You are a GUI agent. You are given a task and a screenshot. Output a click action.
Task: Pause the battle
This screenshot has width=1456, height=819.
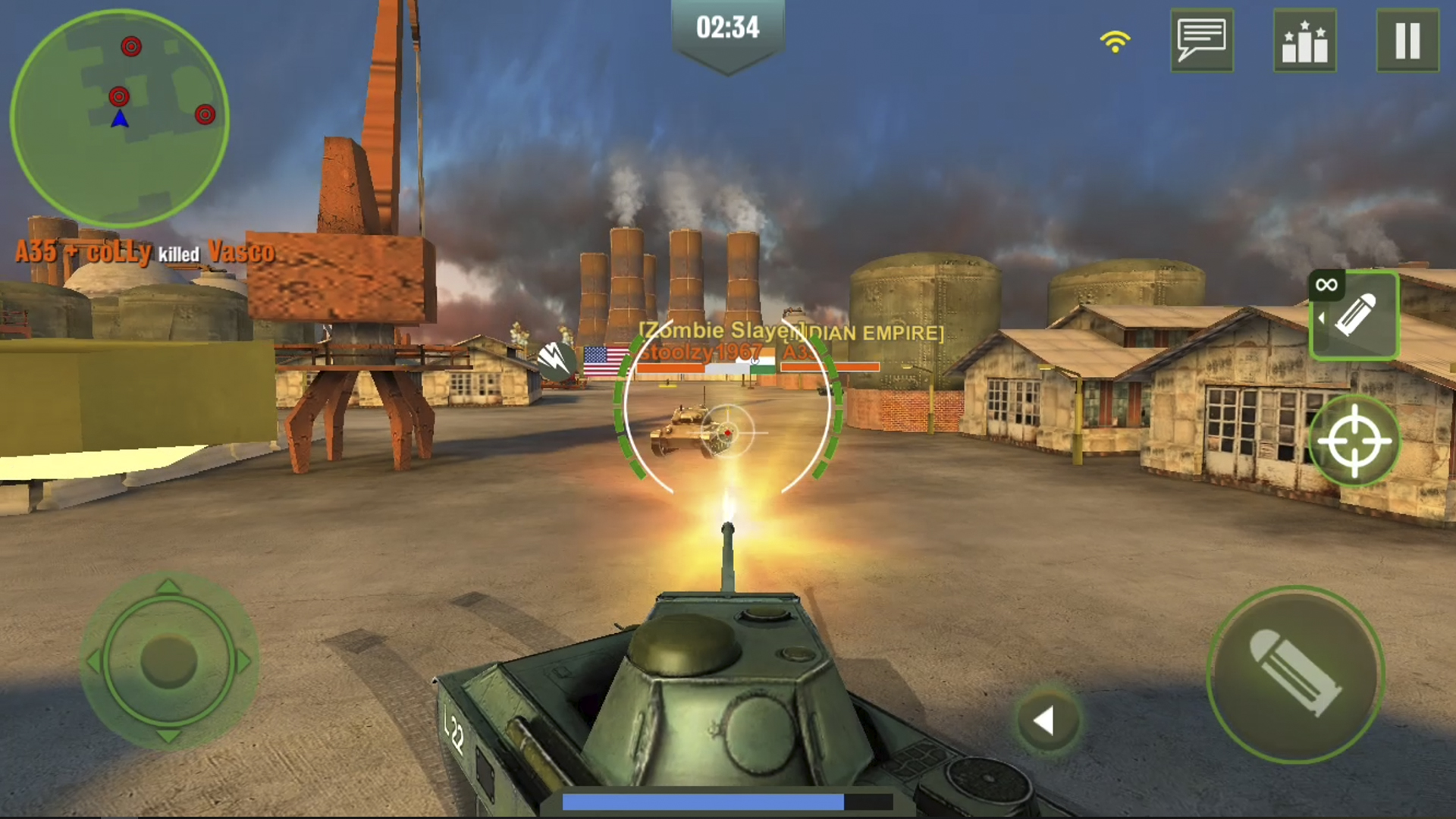(x=1408, y=41)
